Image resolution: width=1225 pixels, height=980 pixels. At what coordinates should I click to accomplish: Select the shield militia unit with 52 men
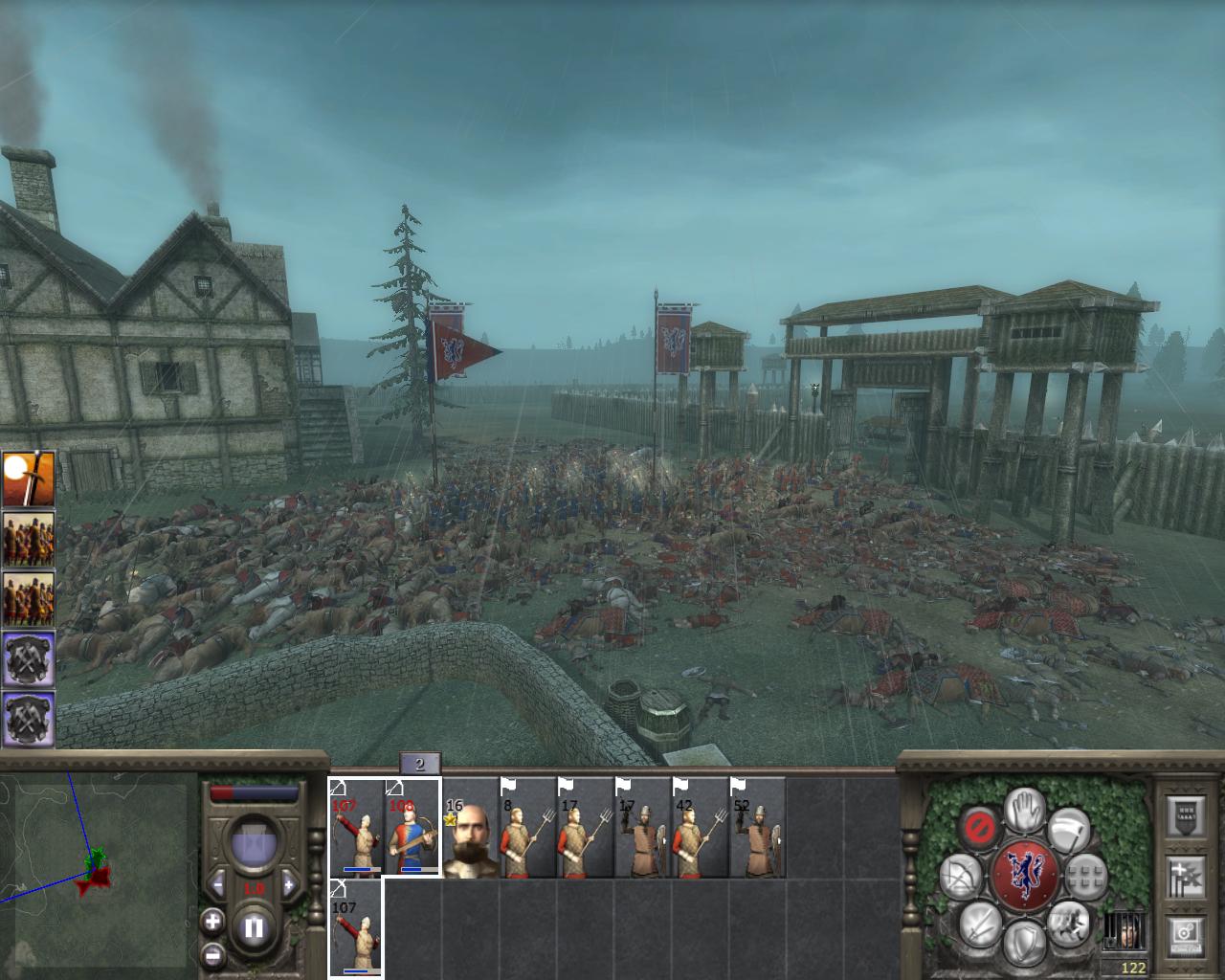coord(757,828)
